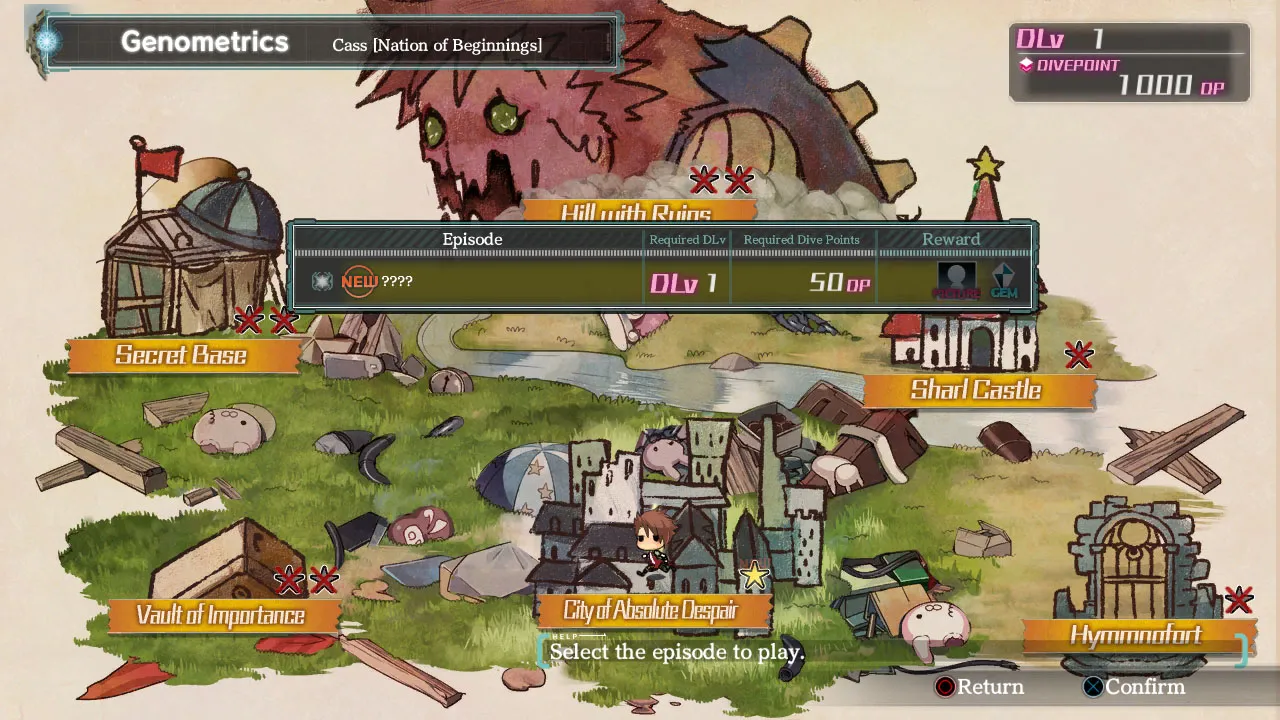The height and width of the screenshot is (720, 1280).
Task: Select the Secret Base location banner
Action: [x=182, y=355]
